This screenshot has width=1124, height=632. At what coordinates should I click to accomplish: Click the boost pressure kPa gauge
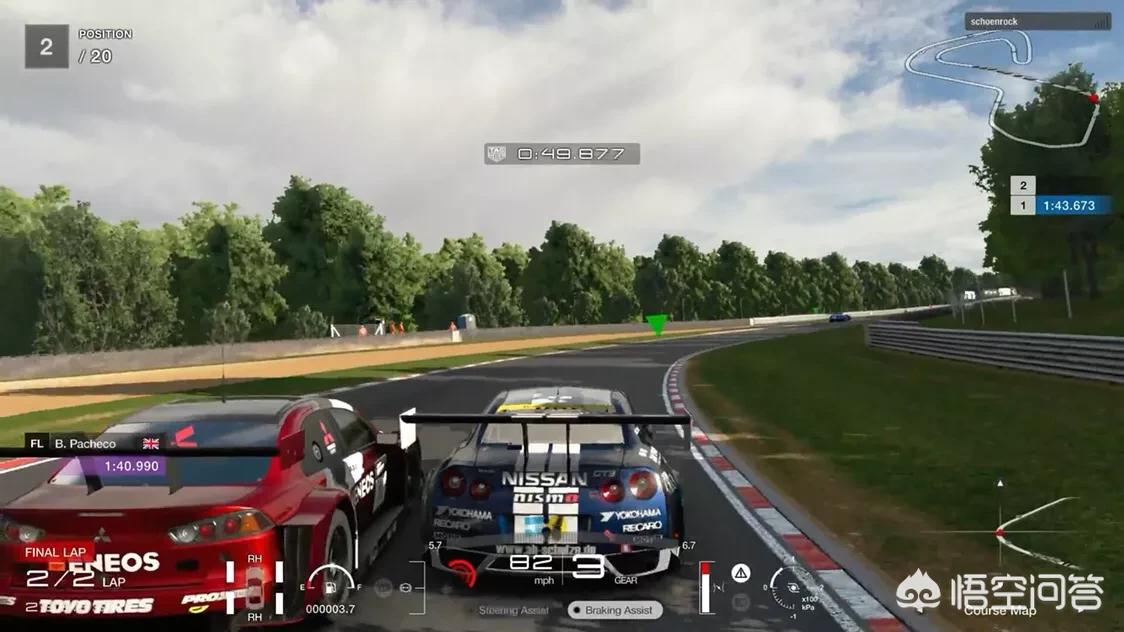[791, 583]
